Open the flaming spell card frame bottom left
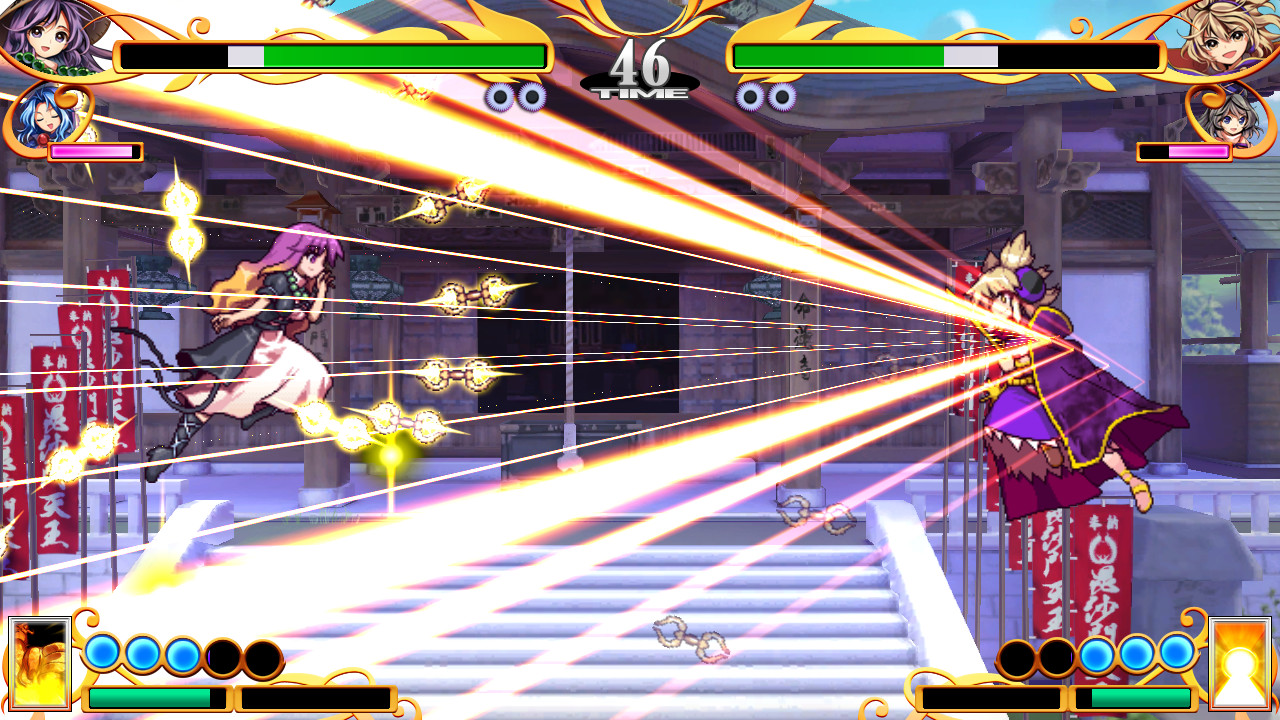 40,662
